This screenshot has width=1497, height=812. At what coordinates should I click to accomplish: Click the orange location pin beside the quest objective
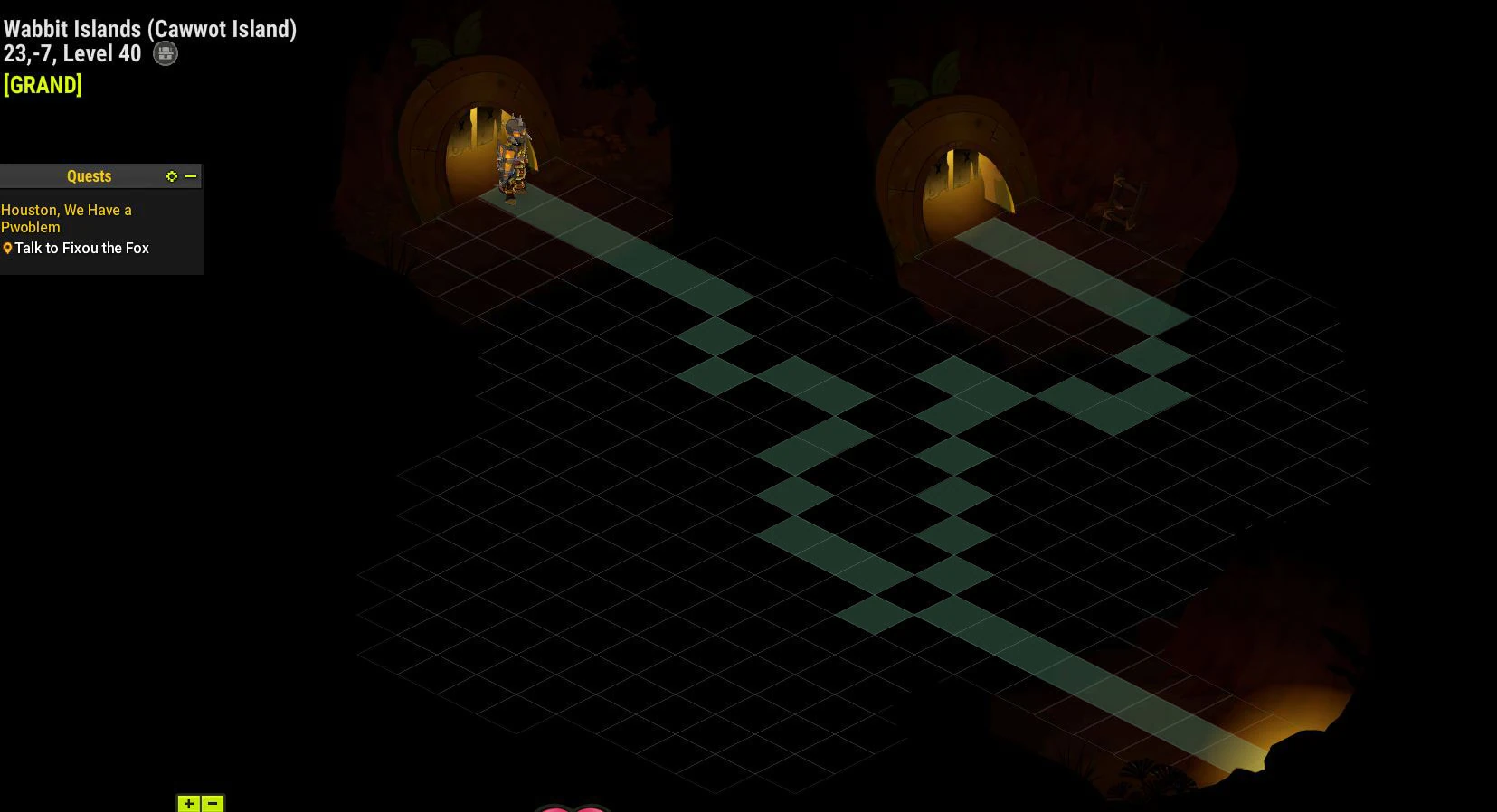tap(8, 248)
